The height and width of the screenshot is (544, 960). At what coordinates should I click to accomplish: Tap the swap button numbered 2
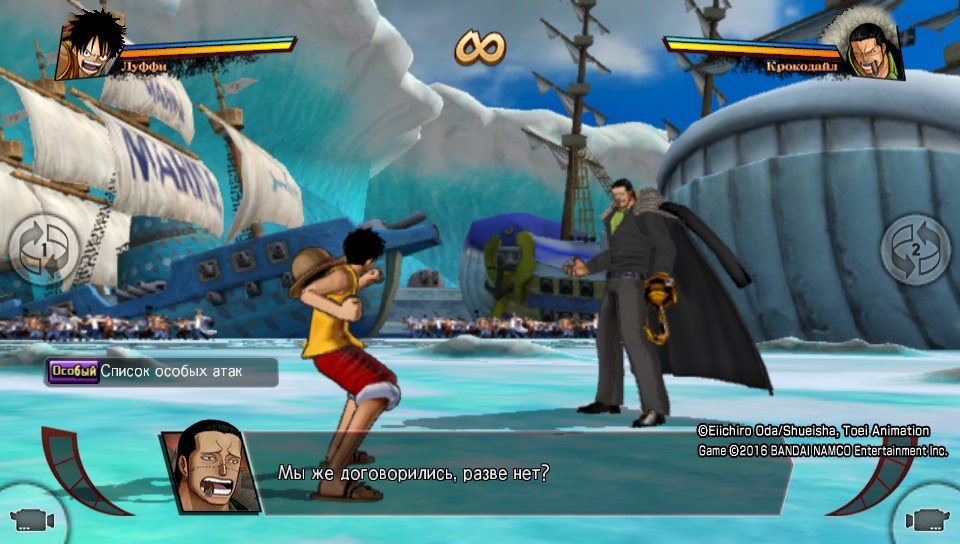pos(915,249)
